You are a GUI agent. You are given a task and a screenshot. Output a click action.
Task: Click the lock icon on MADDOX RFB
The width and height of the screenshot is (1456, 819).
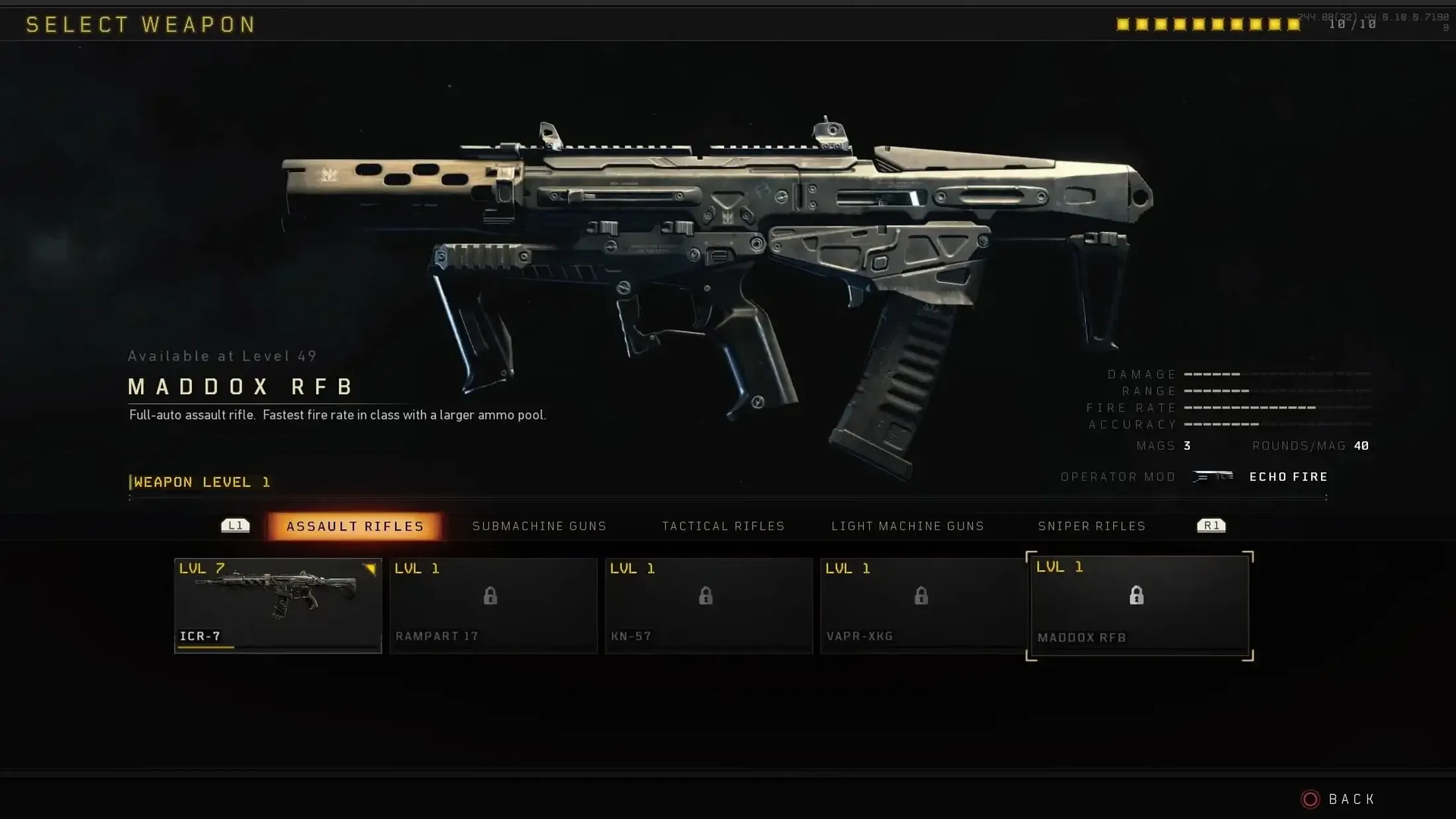point(1138,596)
